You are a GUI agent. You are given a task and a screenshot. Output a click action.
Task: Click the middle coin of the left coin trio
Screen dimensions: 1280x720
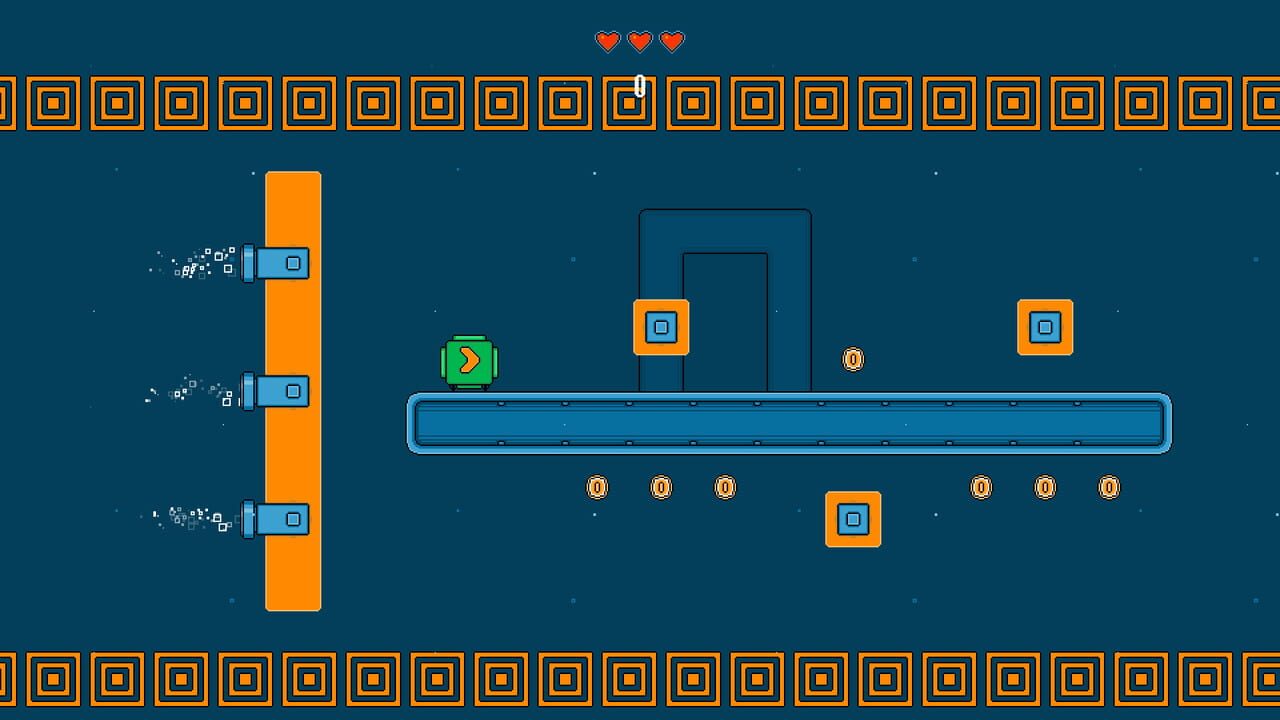click(x=661, y=487)
